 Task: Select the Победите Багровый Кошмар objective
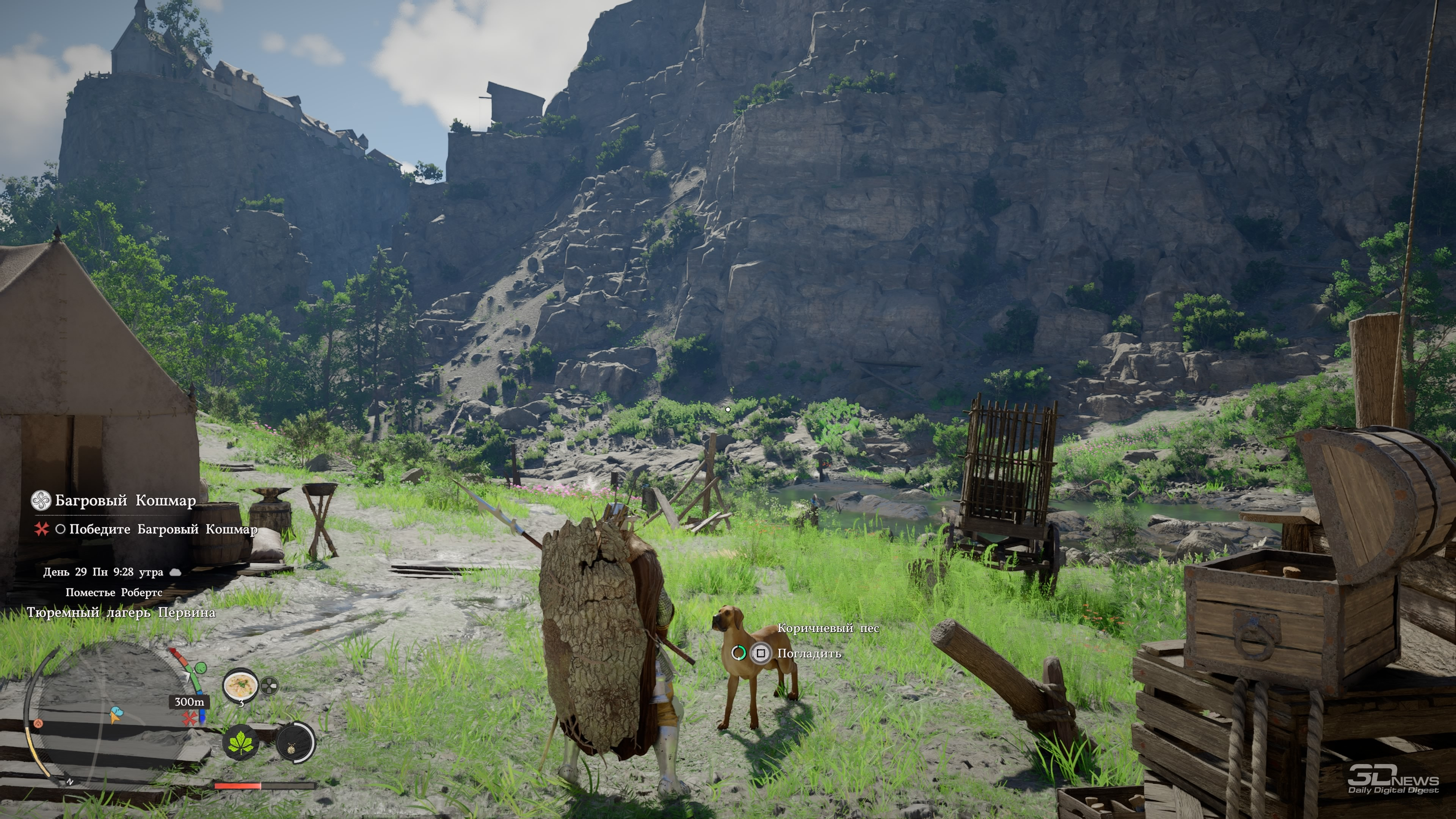tap(163, 530)
